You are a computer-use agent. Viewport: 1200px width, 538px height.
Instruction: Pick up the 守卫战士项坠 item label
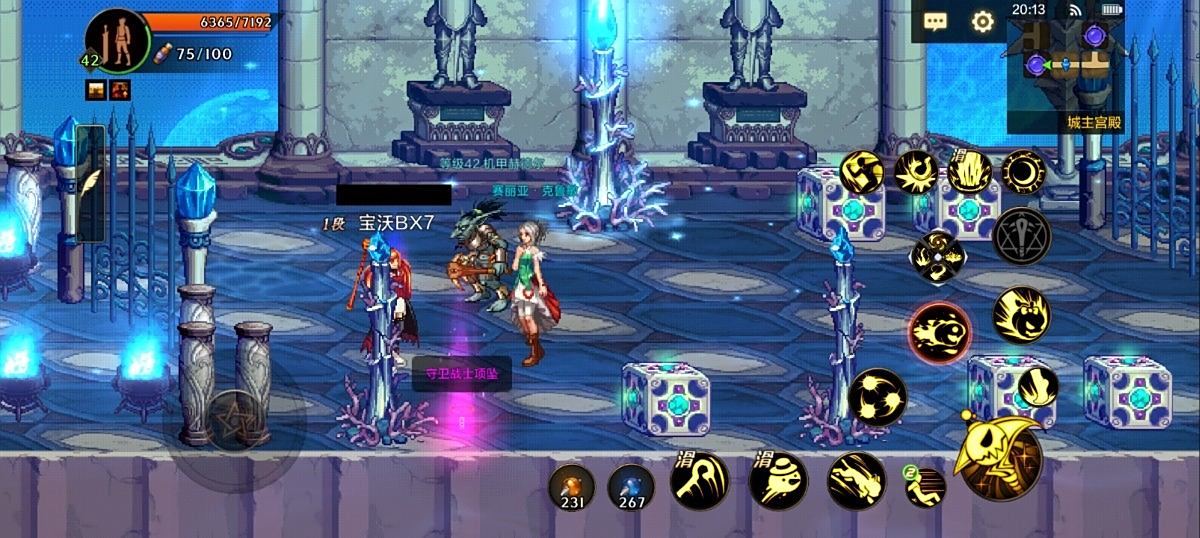(461, 374)
